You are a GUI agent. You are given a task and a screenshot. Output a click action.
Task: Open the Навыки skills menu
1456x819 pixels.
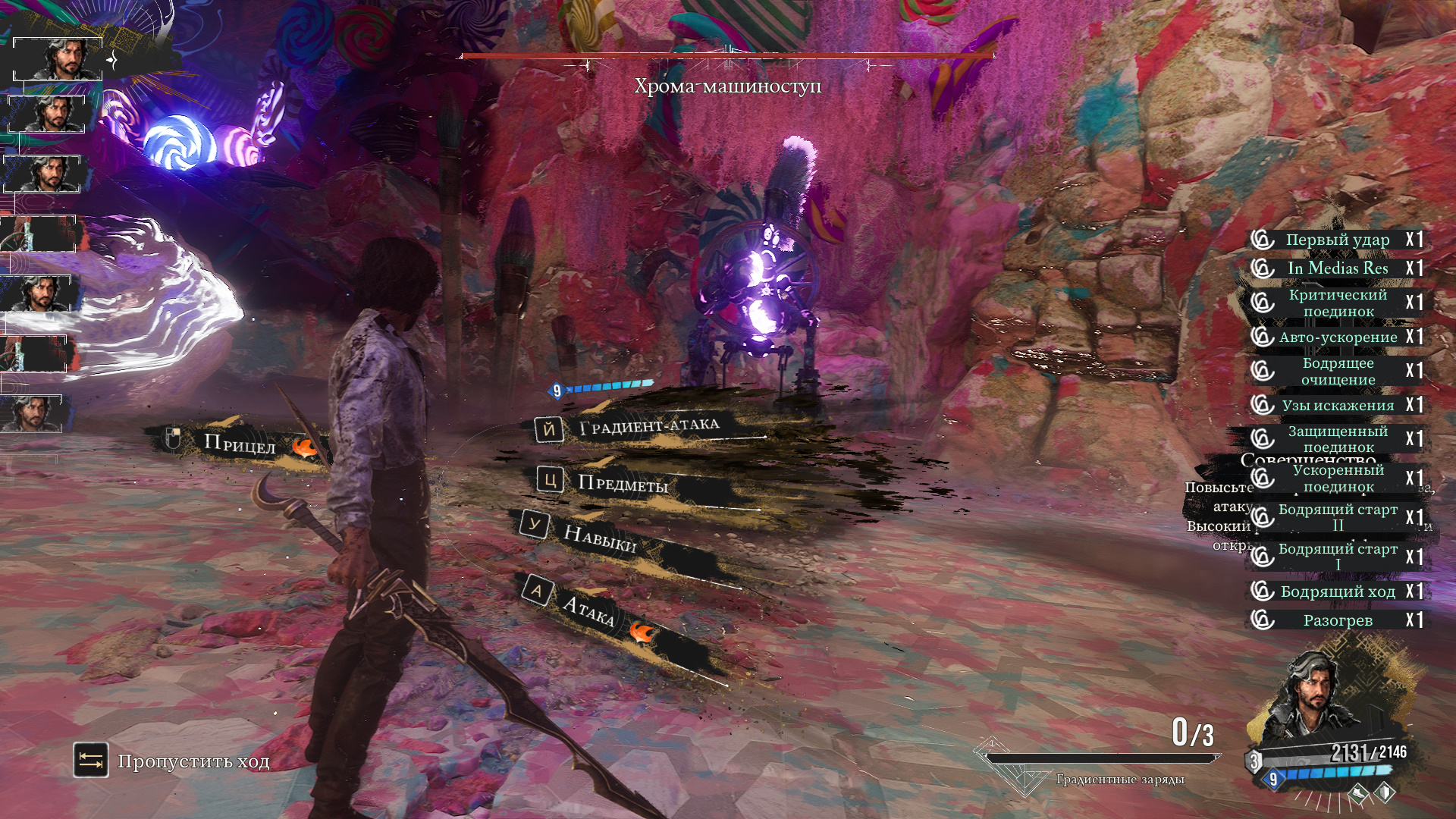coord(599,538)
